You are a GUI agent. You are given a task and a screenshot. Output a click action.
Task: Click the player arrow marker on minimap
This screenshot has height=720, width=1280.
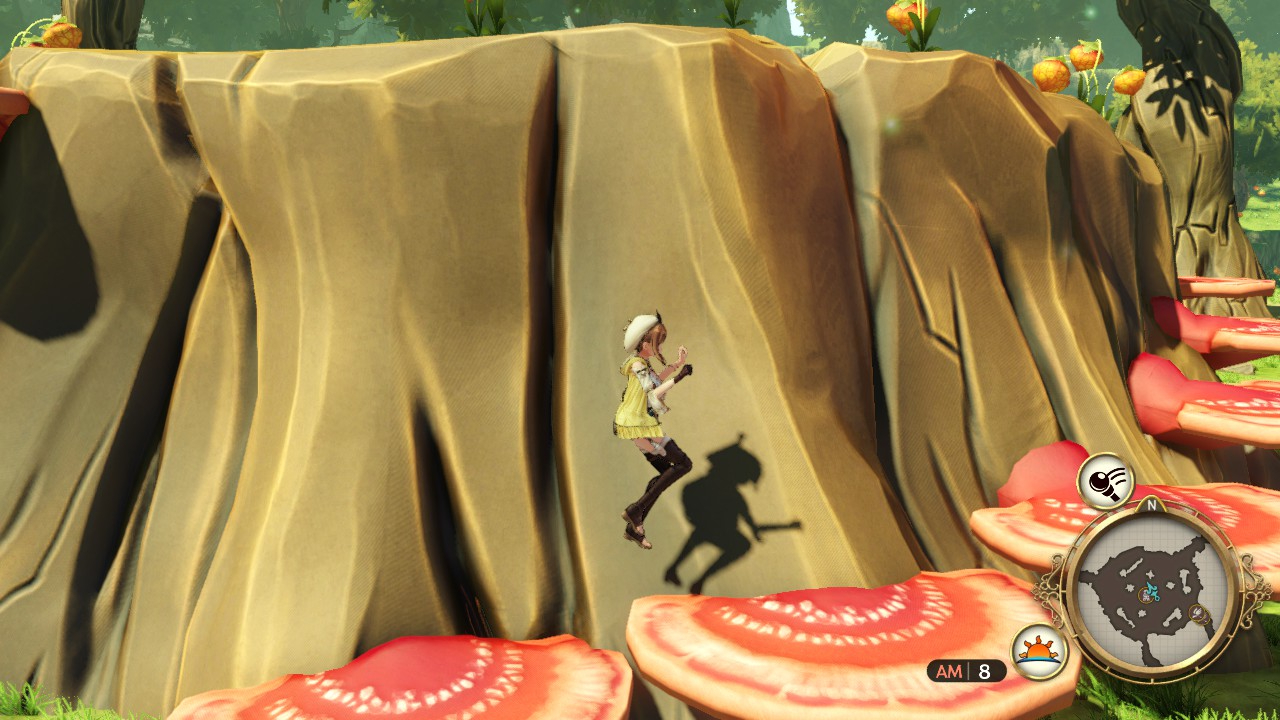[1152, 590]
